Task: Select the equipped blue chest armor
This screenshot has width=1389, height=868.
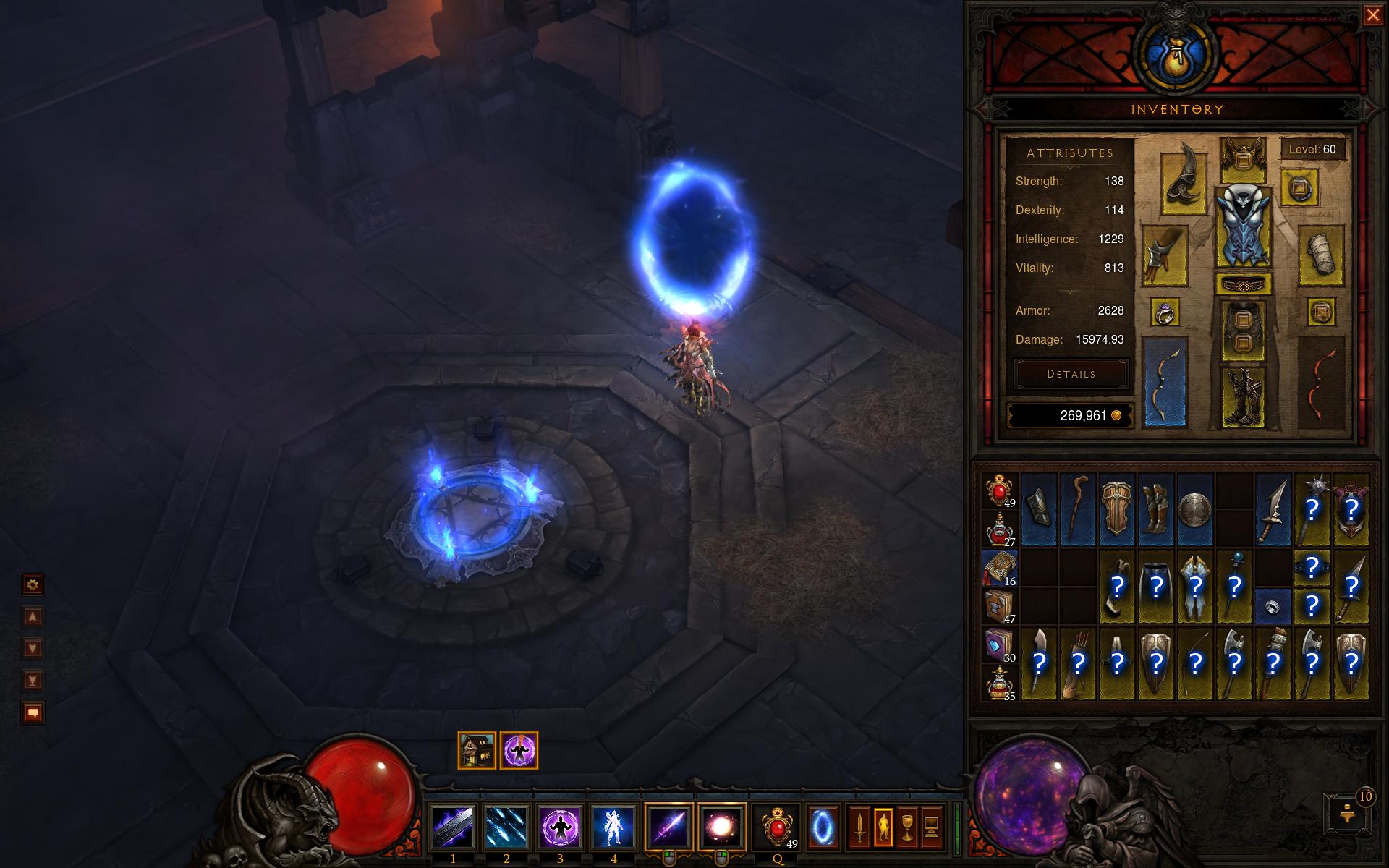Action: (1244, 226)
